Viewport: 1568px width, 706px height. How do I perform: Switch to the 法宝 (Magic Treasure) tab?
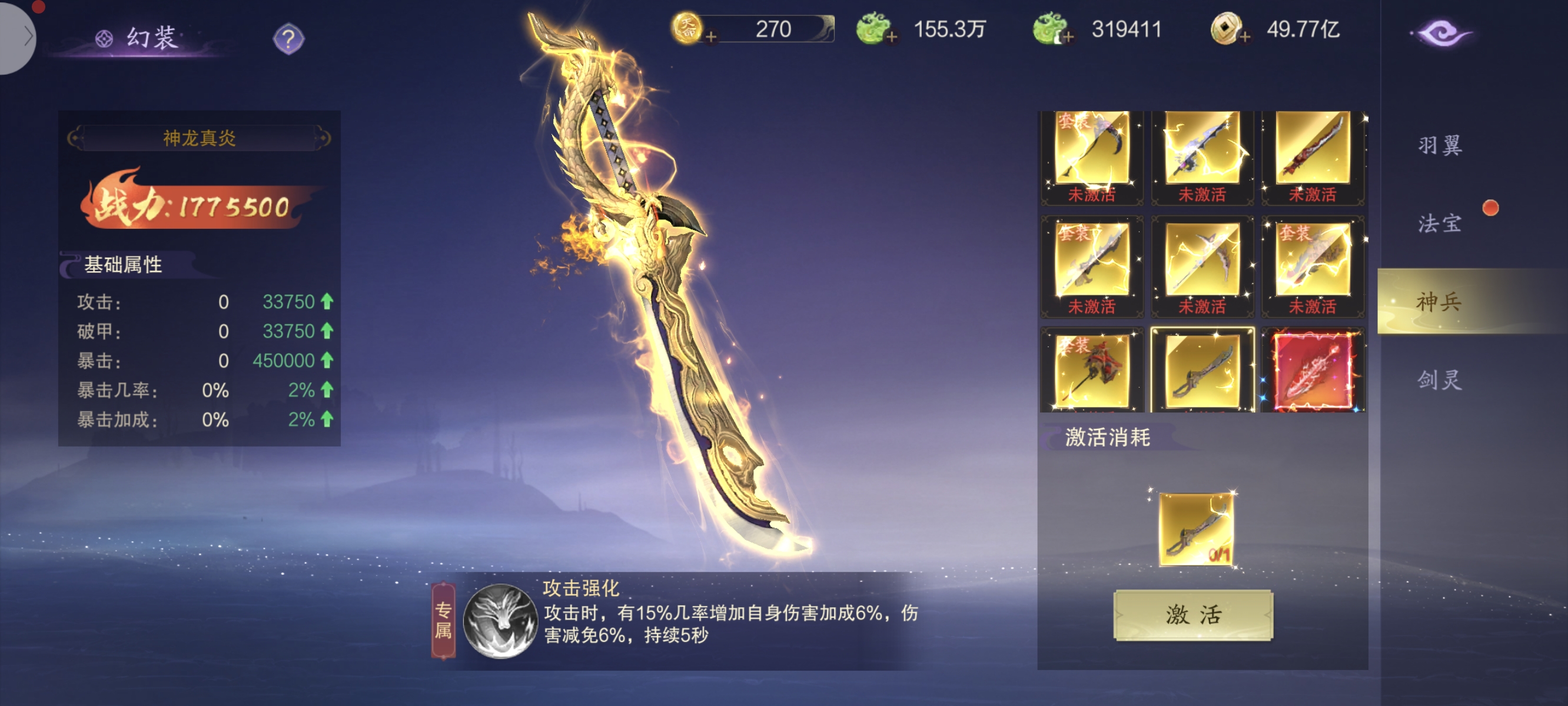pos(1439,224)
